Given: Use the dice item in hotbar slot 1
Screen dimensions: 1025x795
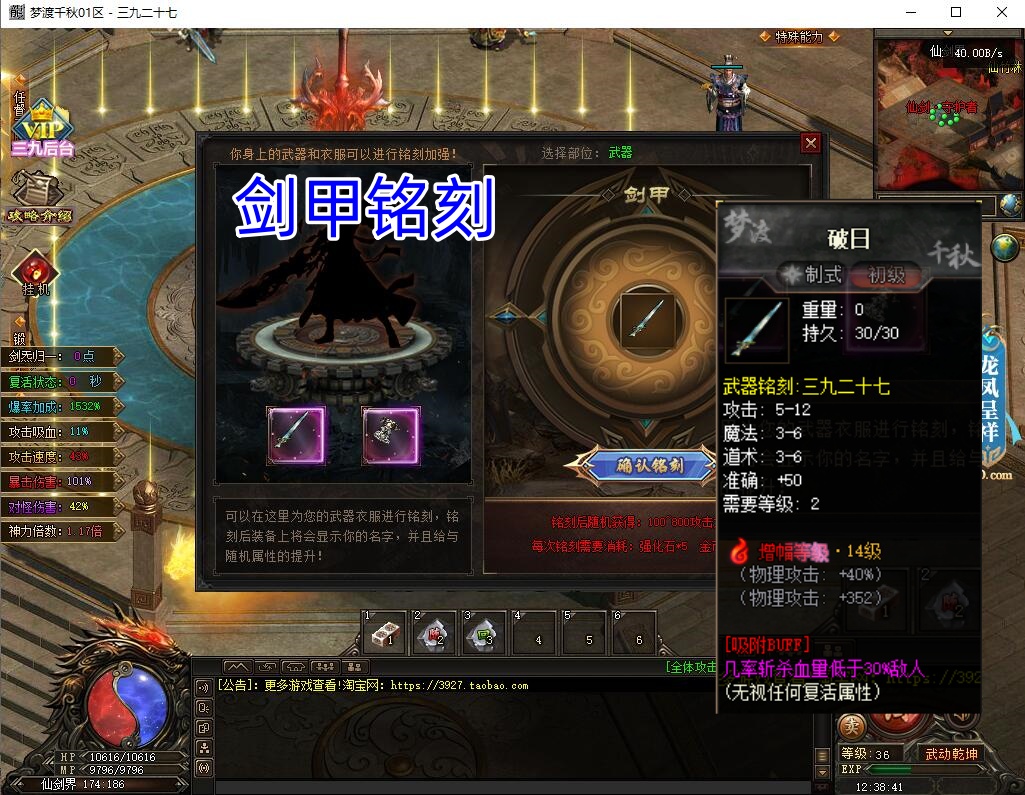Looking at the screenshot, I should pos(384,632).
